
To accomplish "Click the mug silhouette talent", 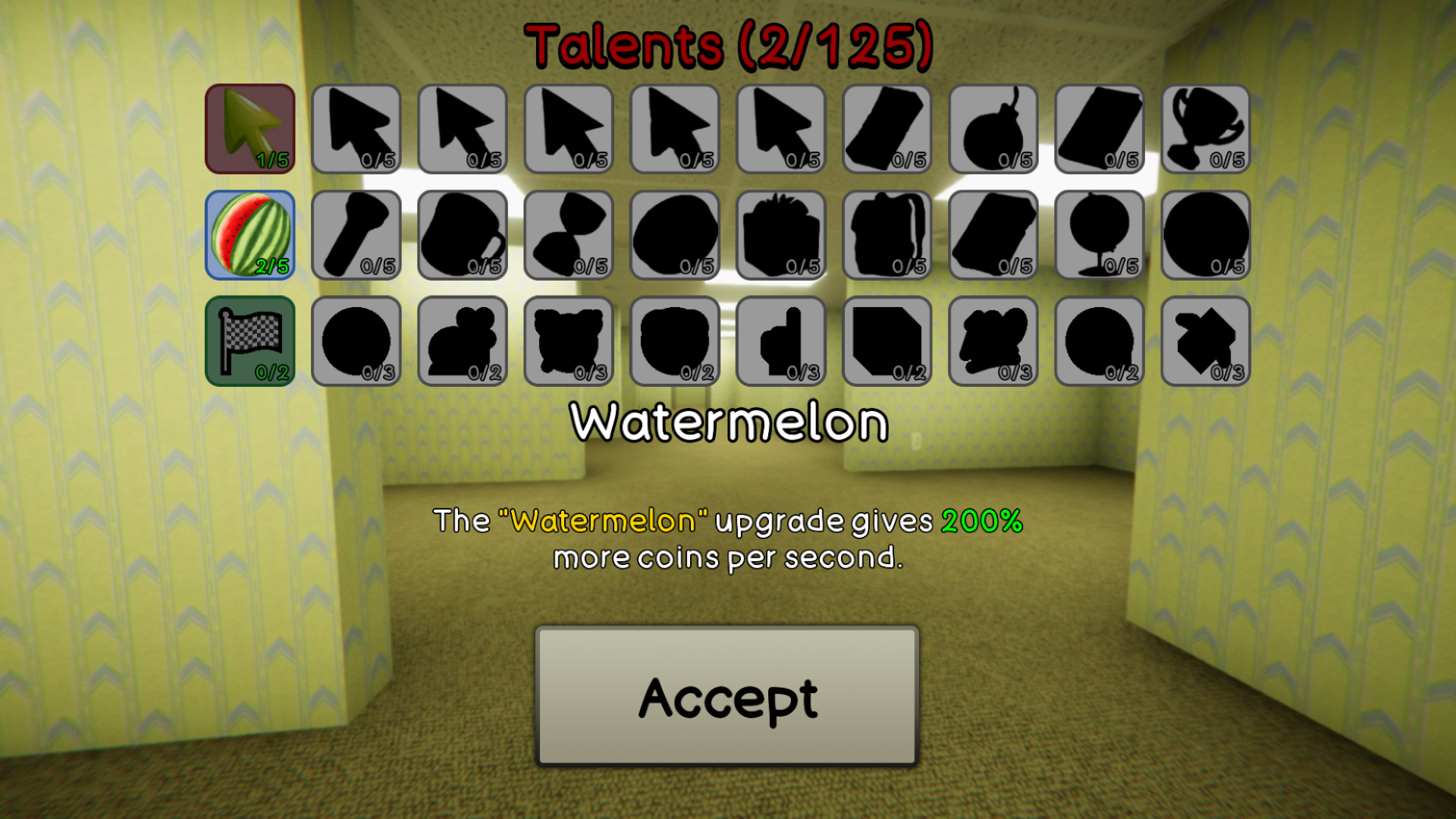I will [x=462, y=234].
